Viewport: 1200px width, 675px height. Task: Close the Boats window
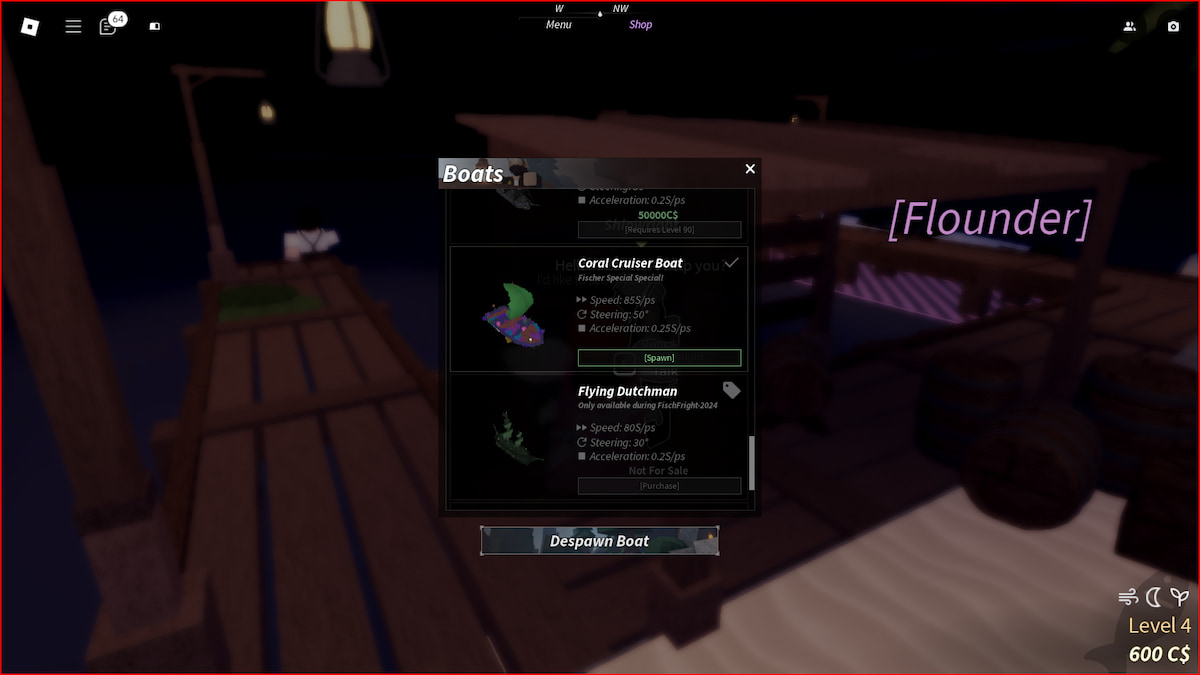[750, 169]
